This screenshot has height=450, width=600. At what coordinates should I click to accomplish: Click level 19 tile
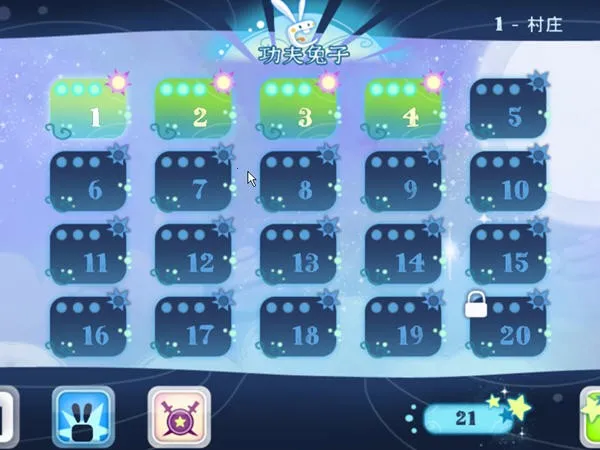tap(404, 329)
